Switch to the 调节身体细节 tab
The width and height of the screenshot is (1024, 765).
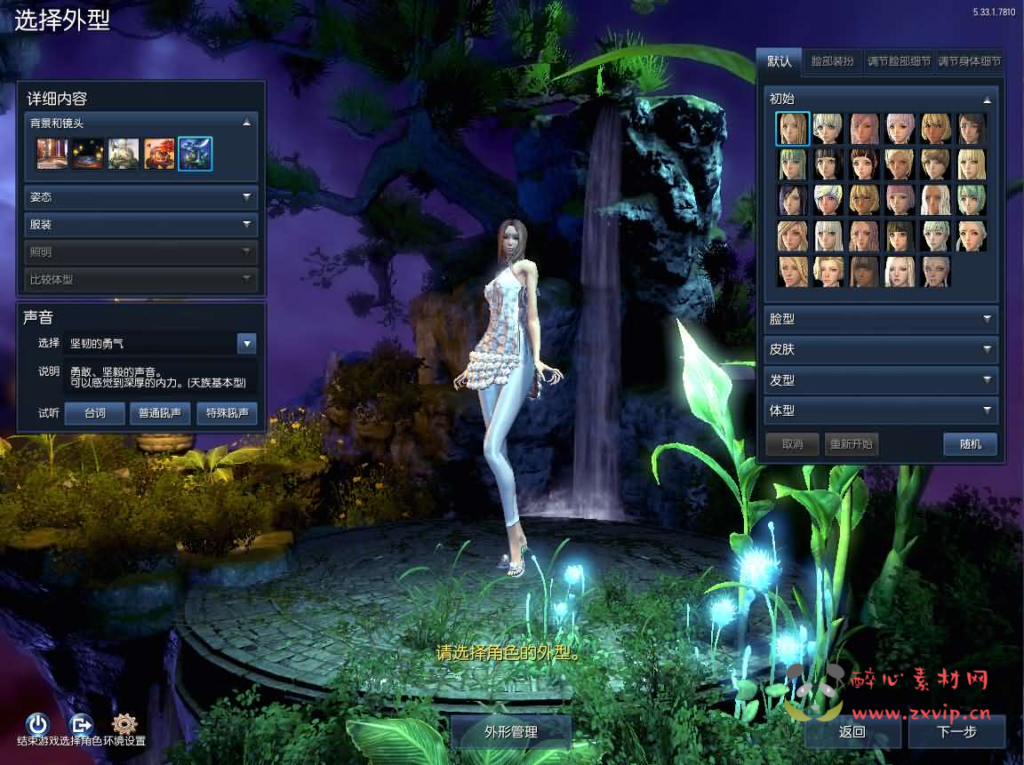967,61
